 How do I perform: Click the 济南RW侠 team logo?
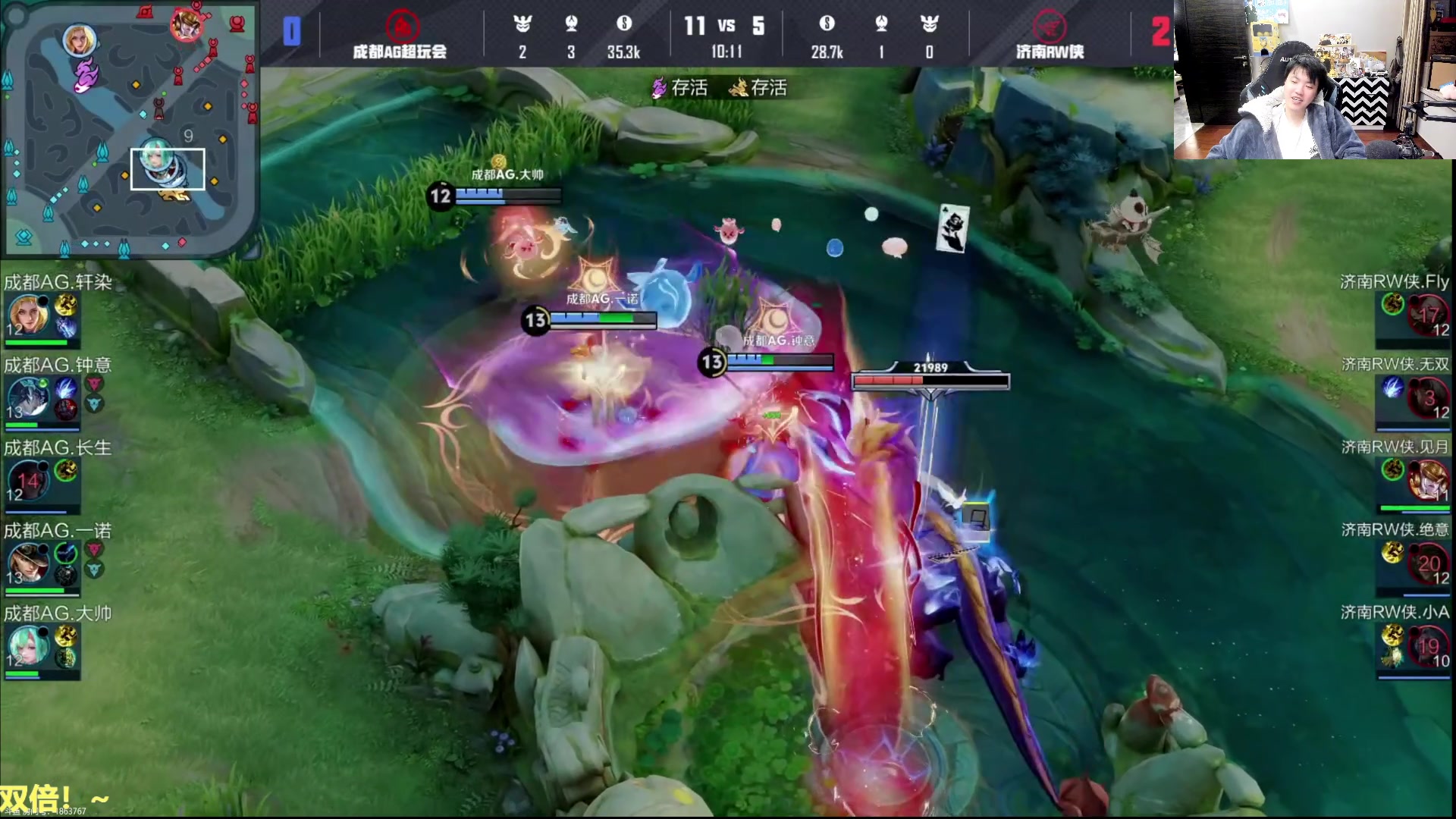1050,26
